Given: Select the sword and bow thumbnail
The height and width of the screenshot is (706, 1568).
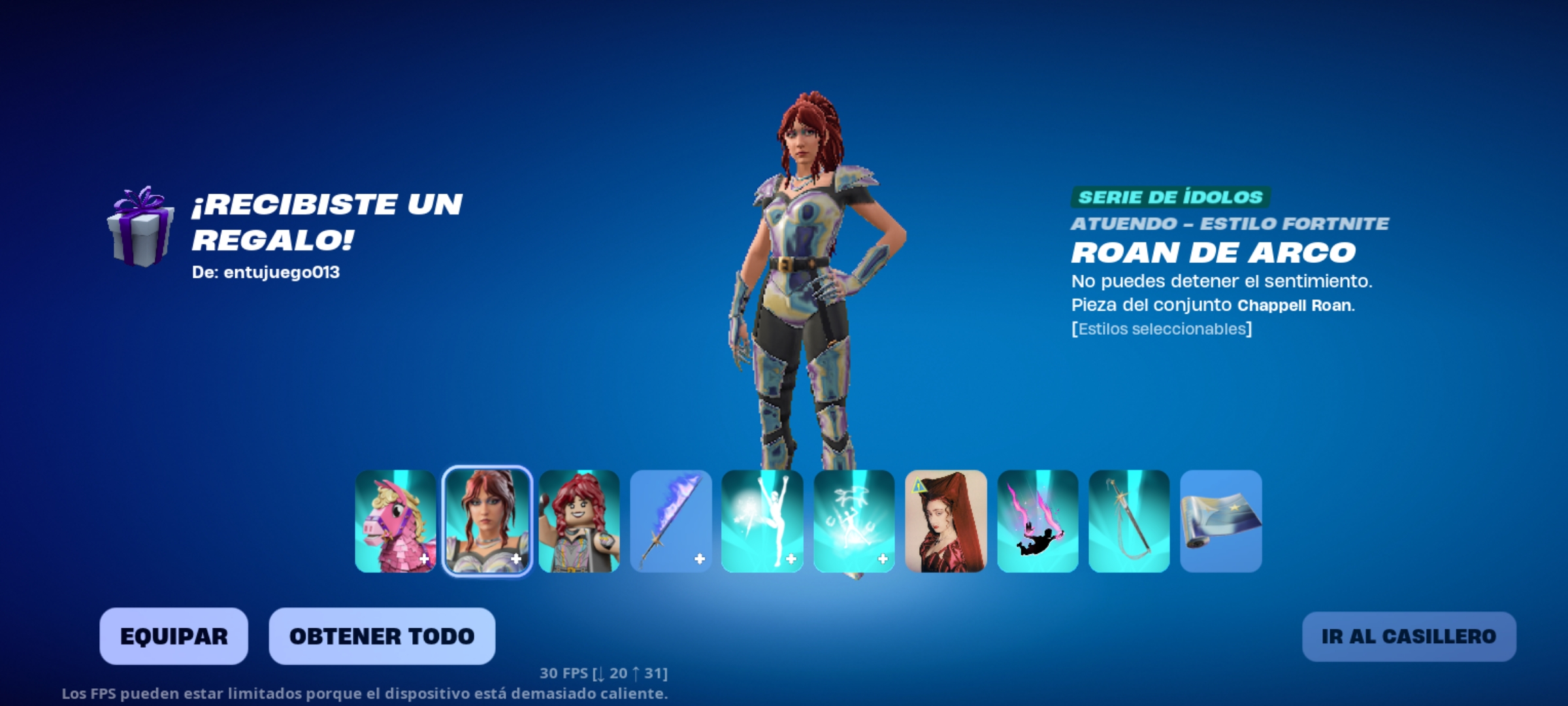Looking at the screenshot, I should [1129, 521].
